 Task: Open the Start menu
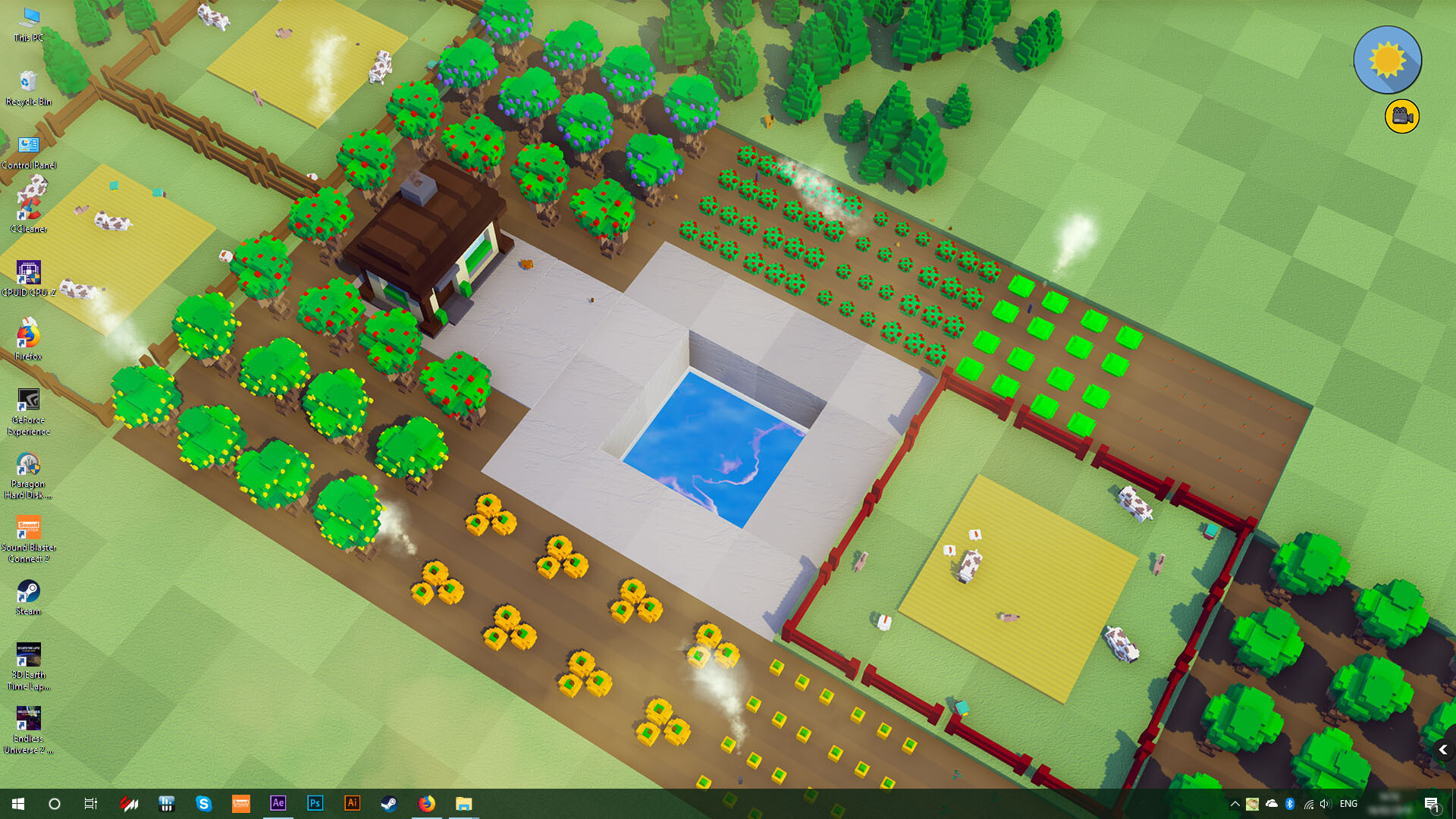[x=17, y=803]
